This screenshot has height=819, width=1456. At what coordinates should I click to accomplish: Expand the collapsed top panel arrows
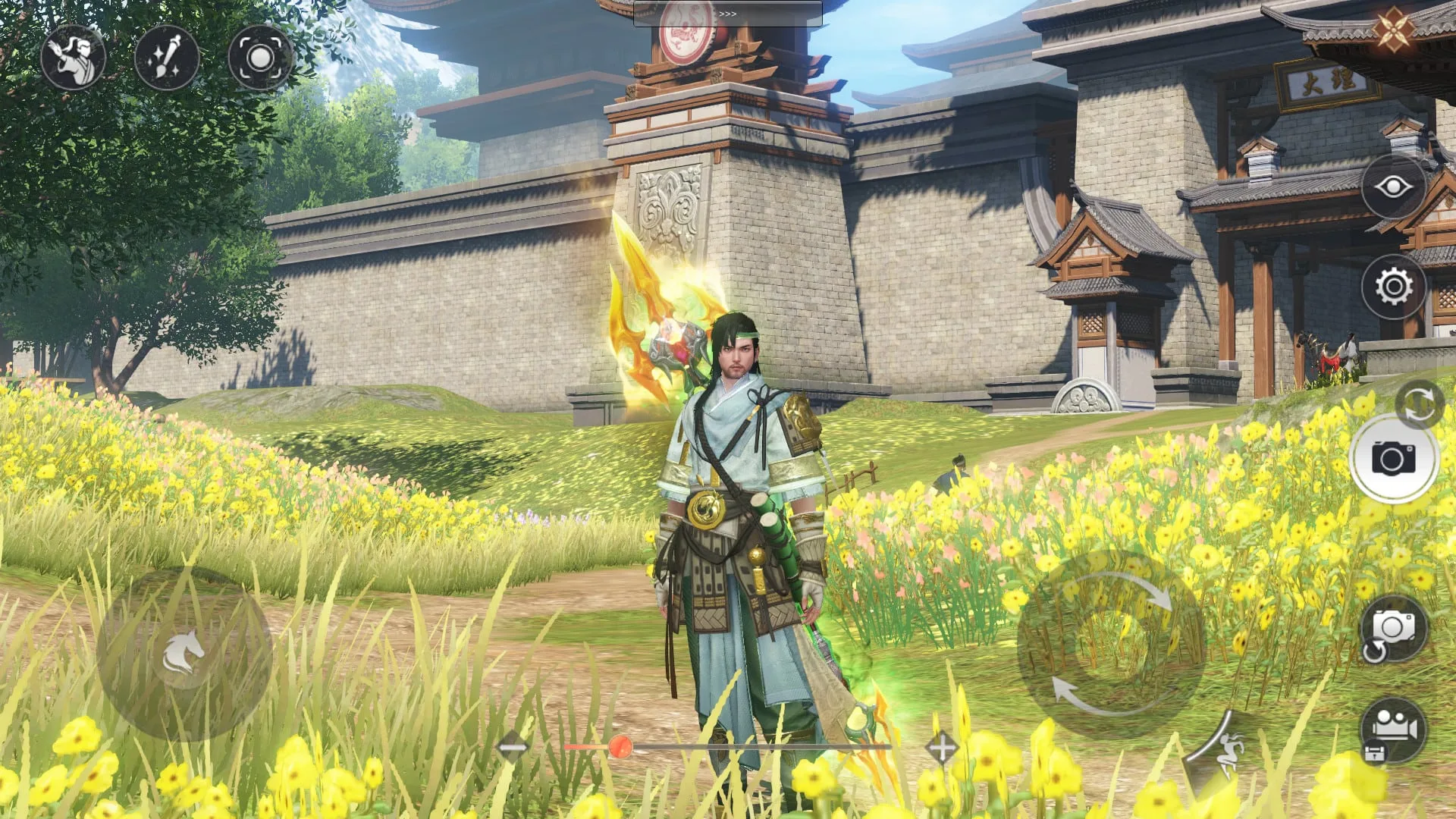[x=727, y=14]
